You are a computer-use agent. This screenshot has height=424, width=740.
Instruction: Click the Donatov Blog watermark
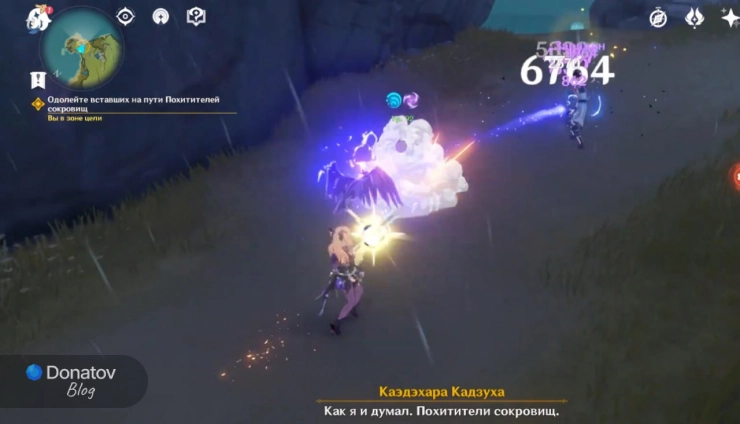click(70, 379)
